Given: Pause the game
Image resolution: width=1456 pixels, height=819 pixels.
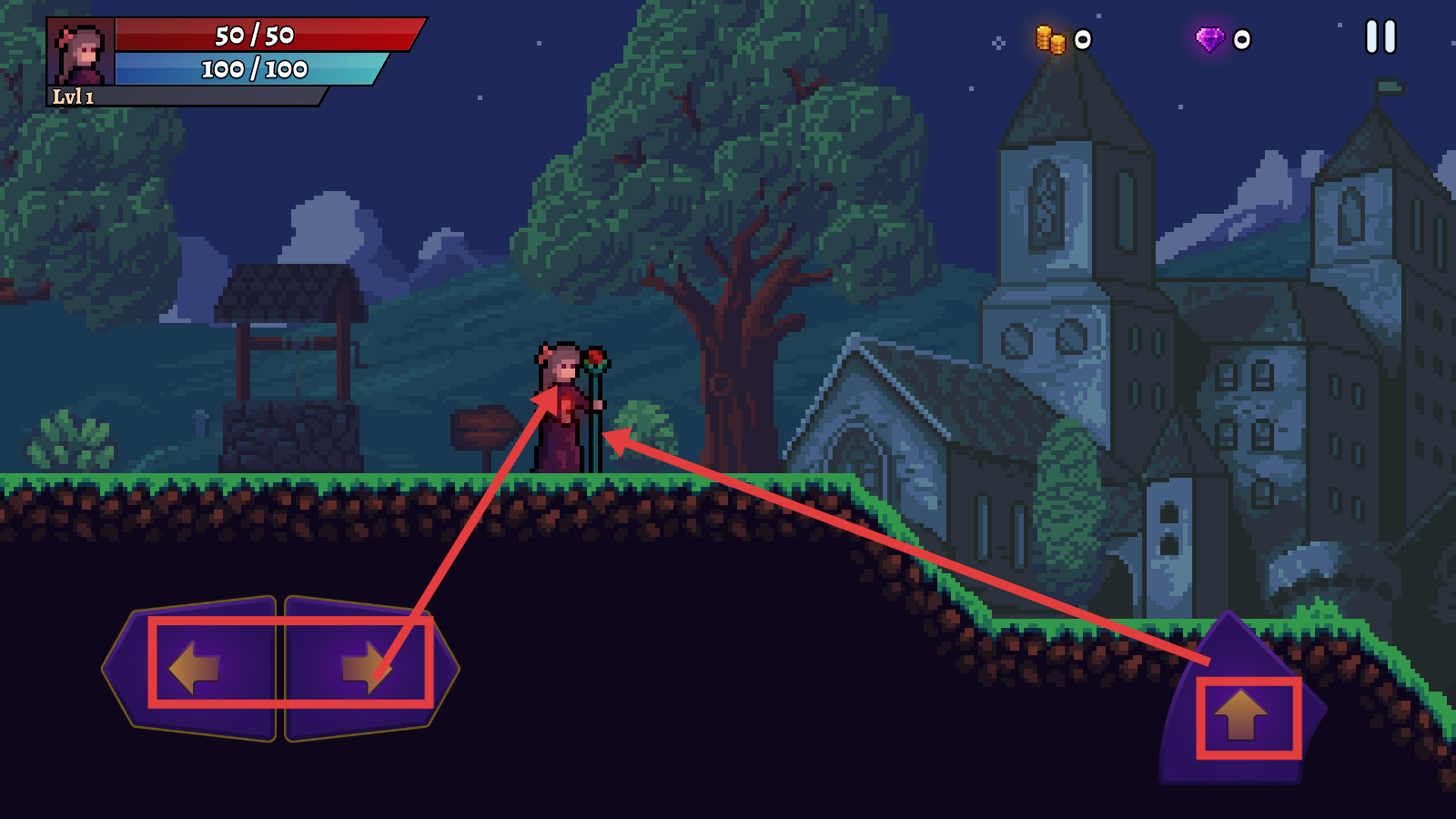Looking at the screenshot, I should coord(1380,37).
